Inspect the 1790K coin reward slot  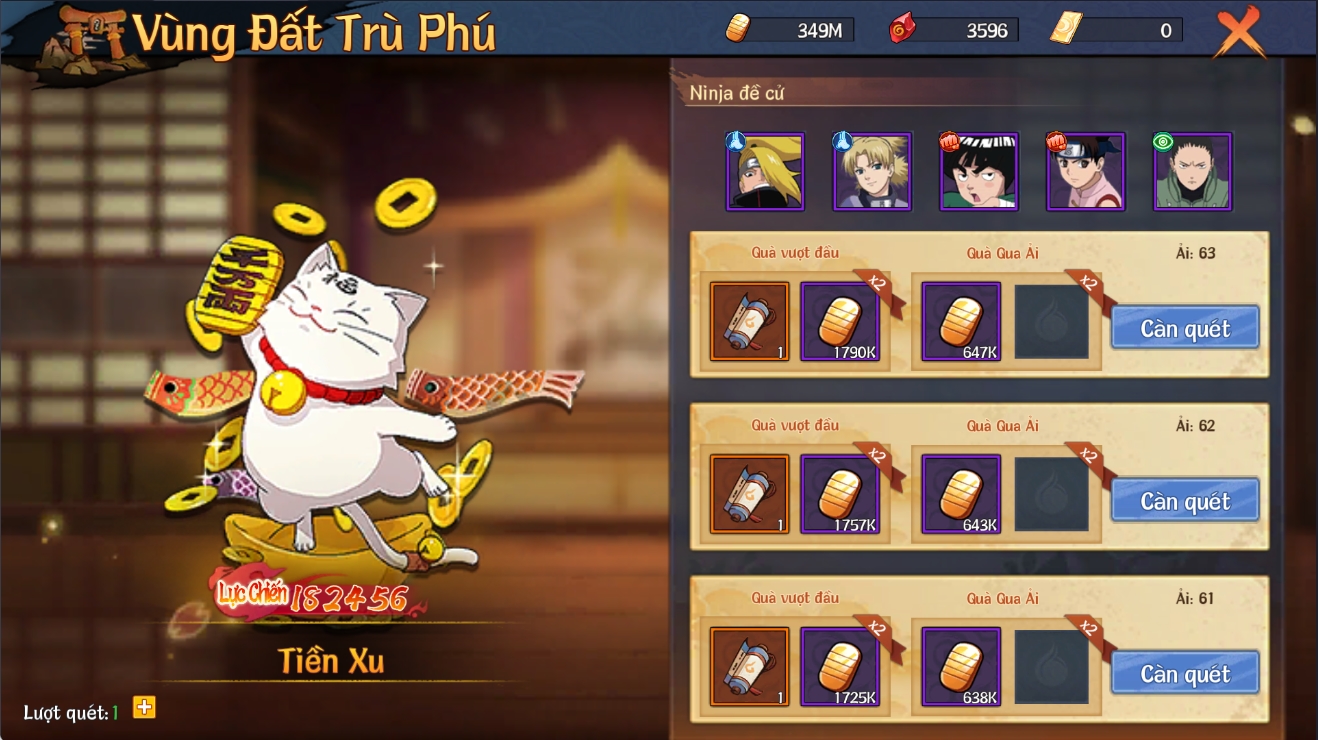pyautogui.click(x=840, y=321)
